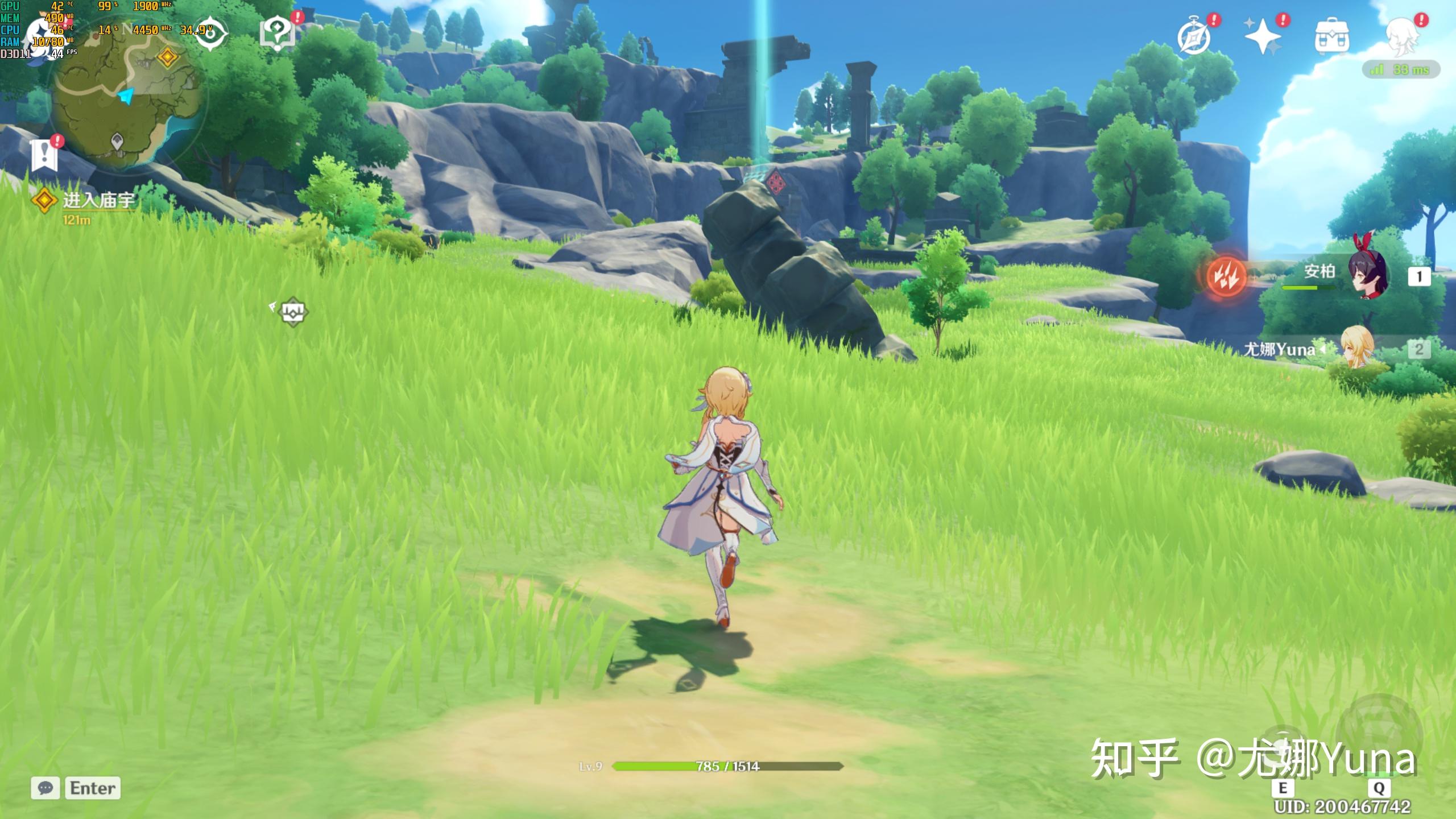Click the quest navigation icon beside minimap

tap(211, 33)
